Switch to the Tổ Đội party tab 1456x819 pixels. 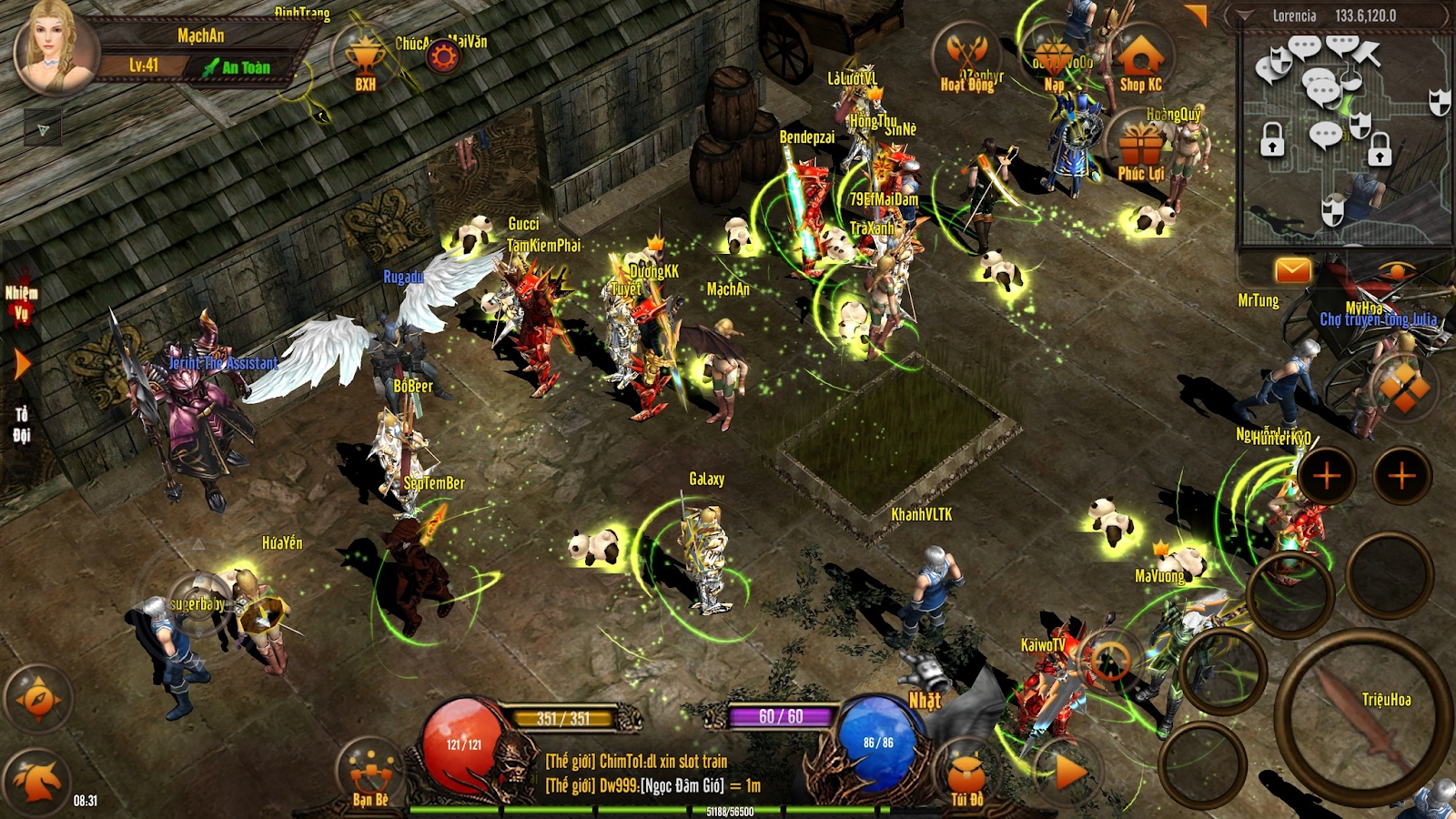click(x=21, y=424)
